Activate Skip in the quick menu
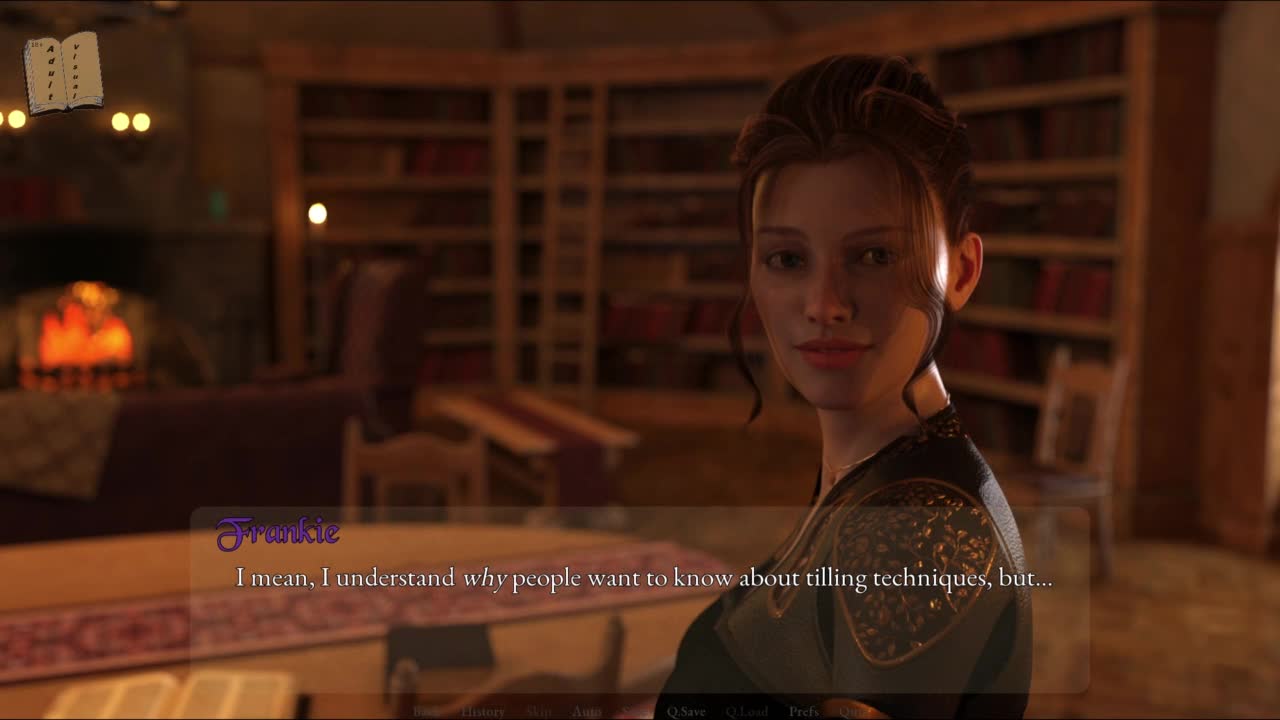Screen dimensions: 1280x720 (x=538, y=711)
